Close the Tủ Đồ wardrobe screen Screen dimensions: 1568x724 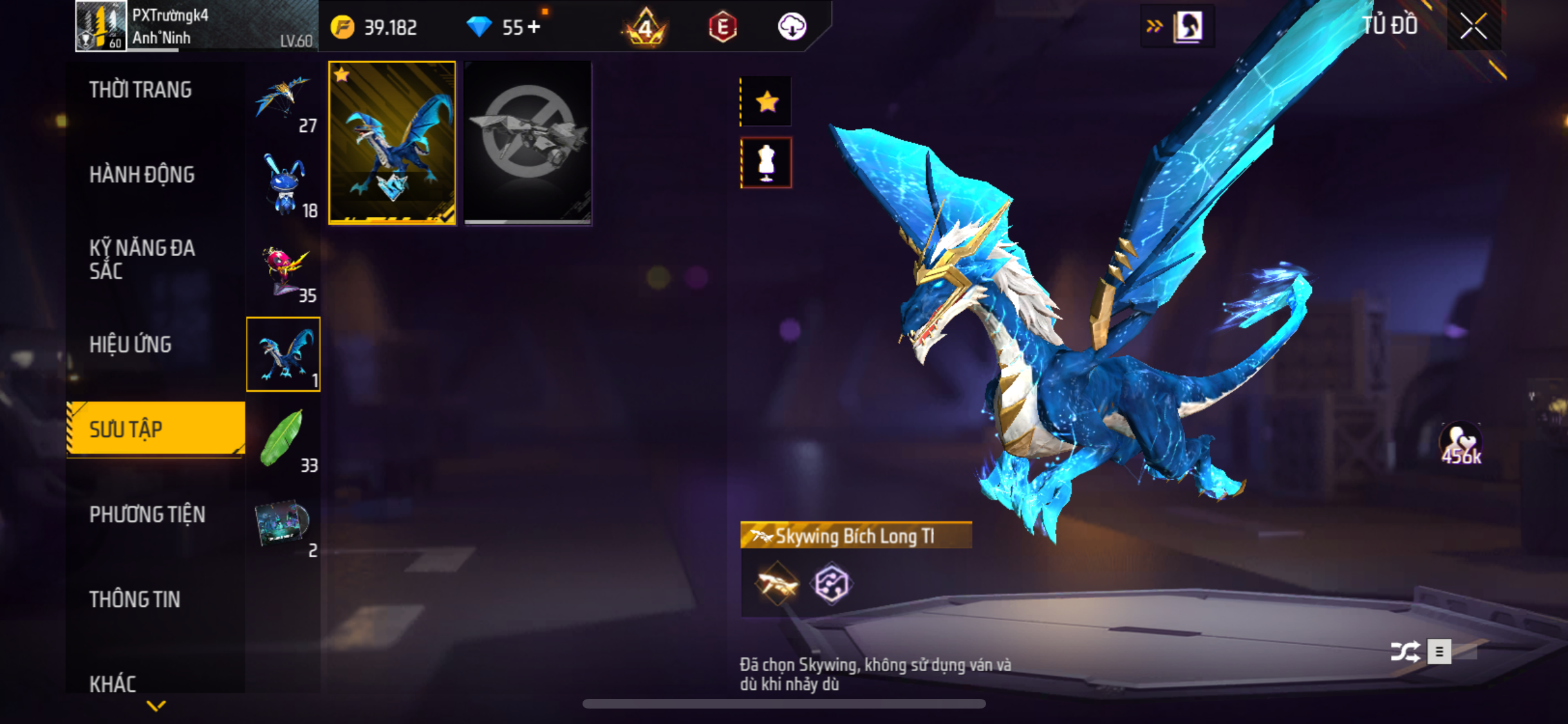click(x=1473, y=26)
